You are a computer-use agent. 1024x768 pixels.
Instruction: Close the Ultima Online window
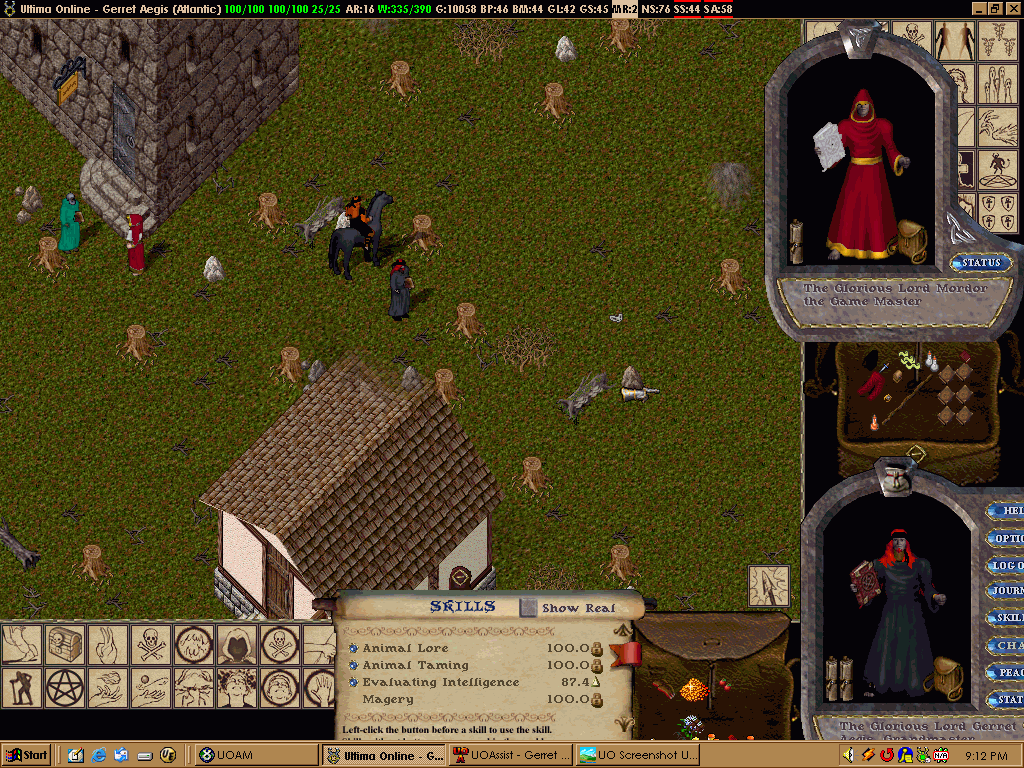click(x=1012, y=8)
